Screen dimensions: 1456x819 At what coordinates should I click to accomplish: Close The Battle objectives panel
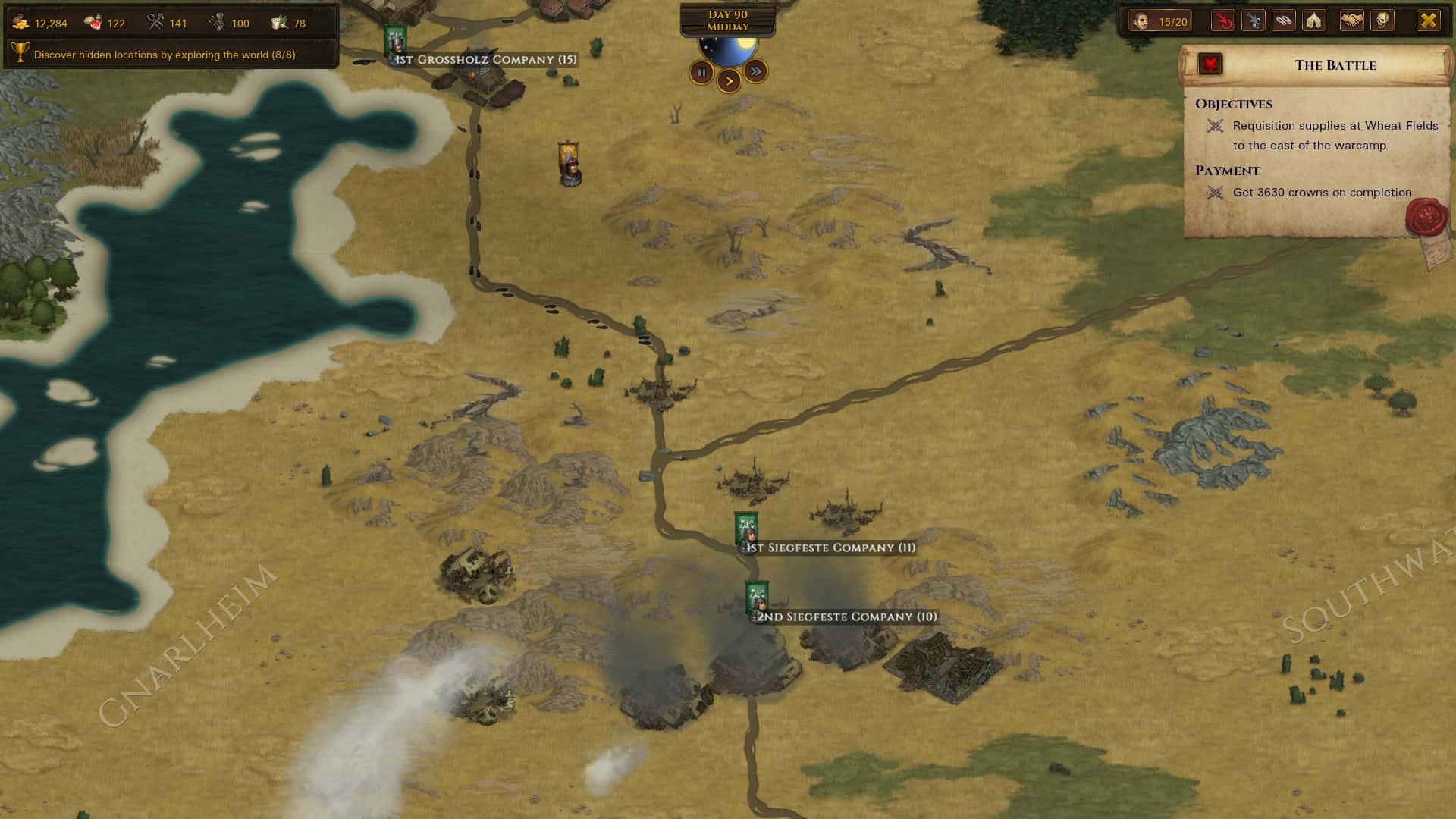coord(1209,64)
